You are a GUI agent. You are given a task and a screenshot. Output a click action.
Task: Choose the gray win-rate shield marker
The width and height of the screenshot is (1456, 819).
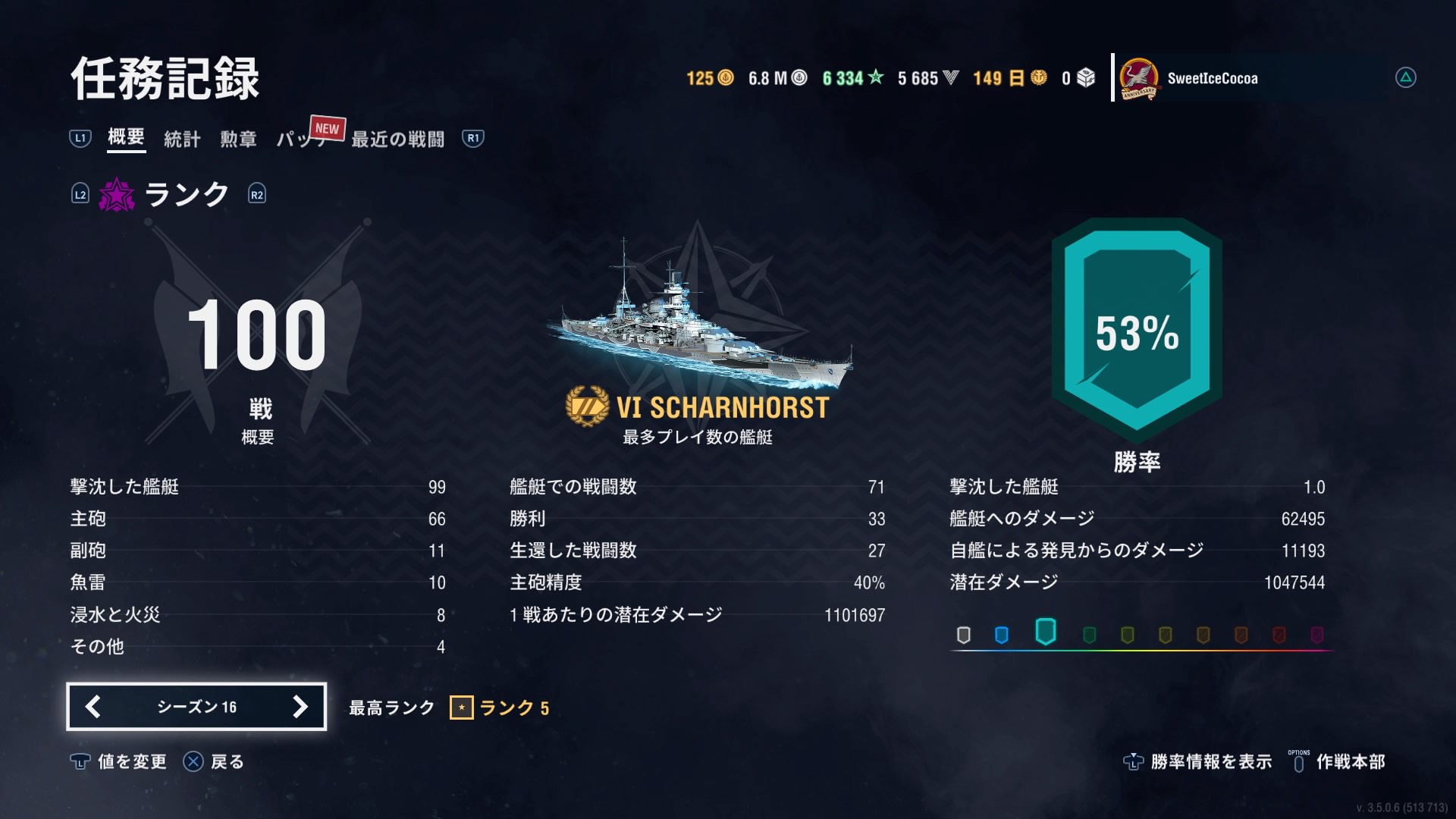click(963, 635)
